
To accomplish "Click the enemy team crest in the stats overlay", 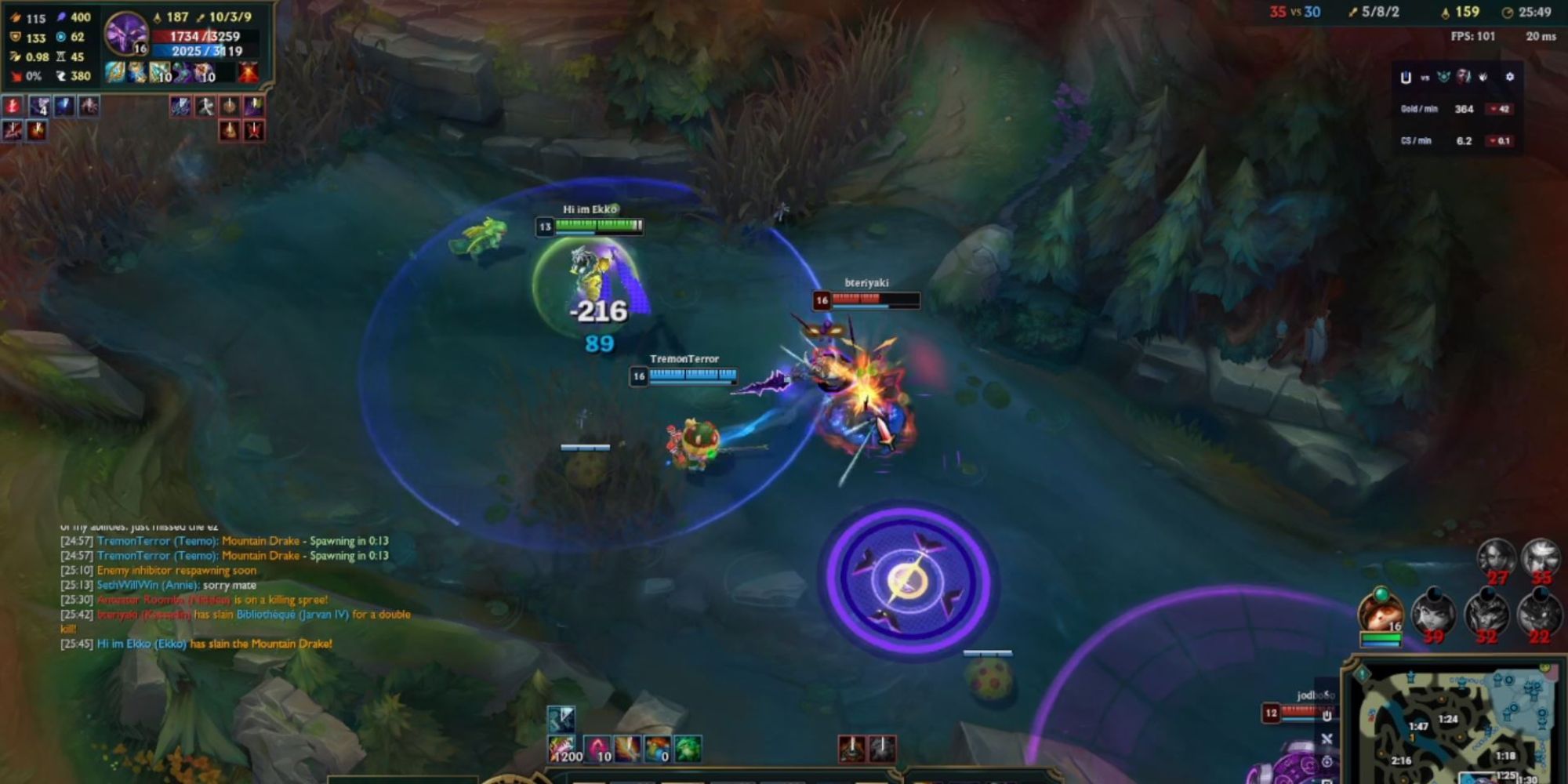I will click(1443, 77).
